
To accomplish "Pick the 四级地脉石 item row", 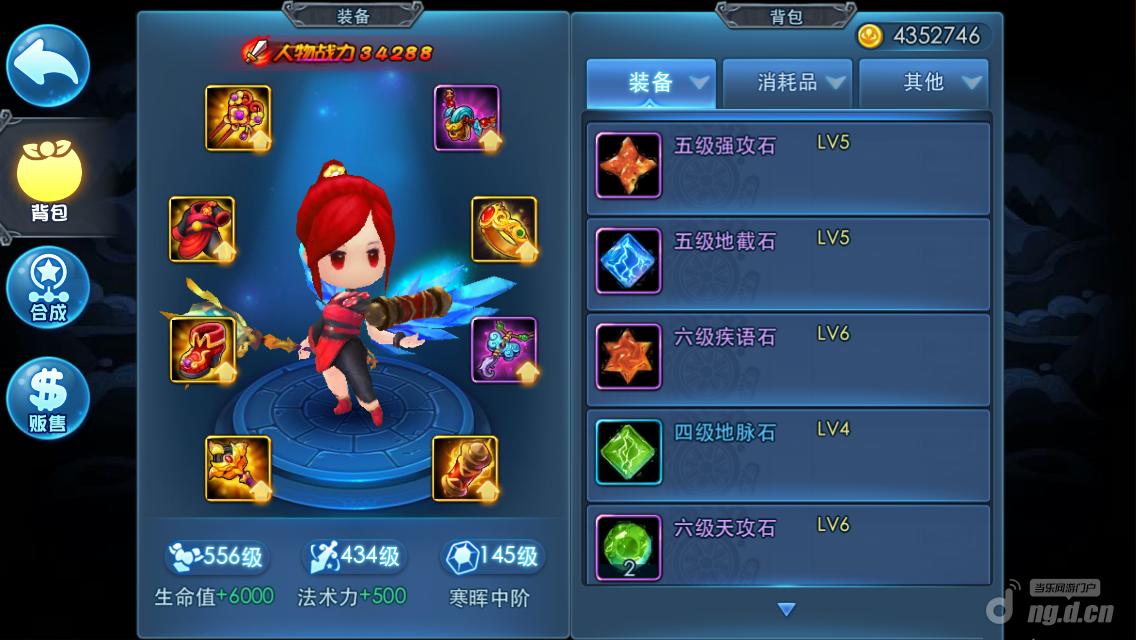I will click(x=788, y=452).
